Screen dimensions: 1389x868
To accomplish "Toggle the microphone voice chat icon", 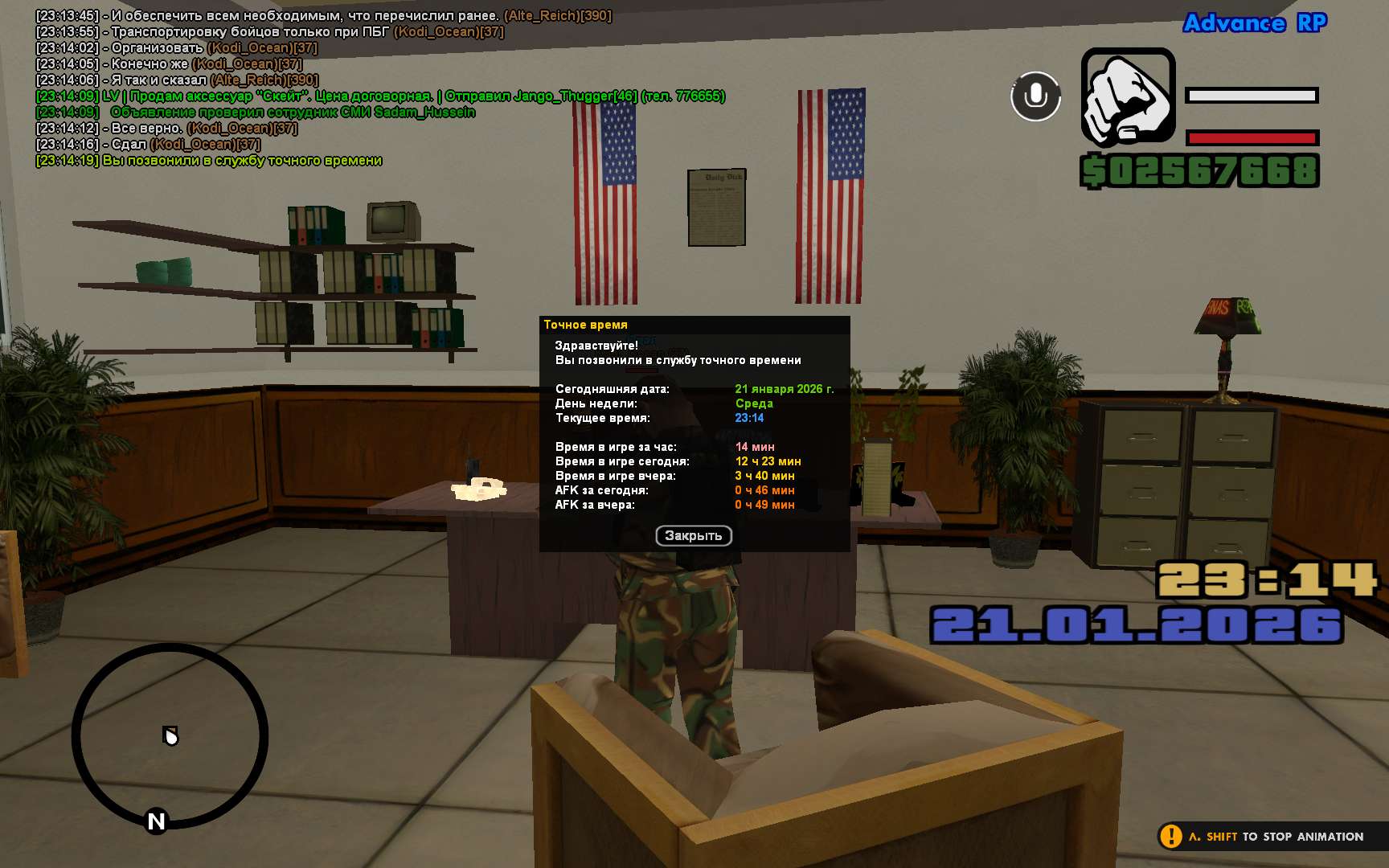I will [x=1035, y=96].
